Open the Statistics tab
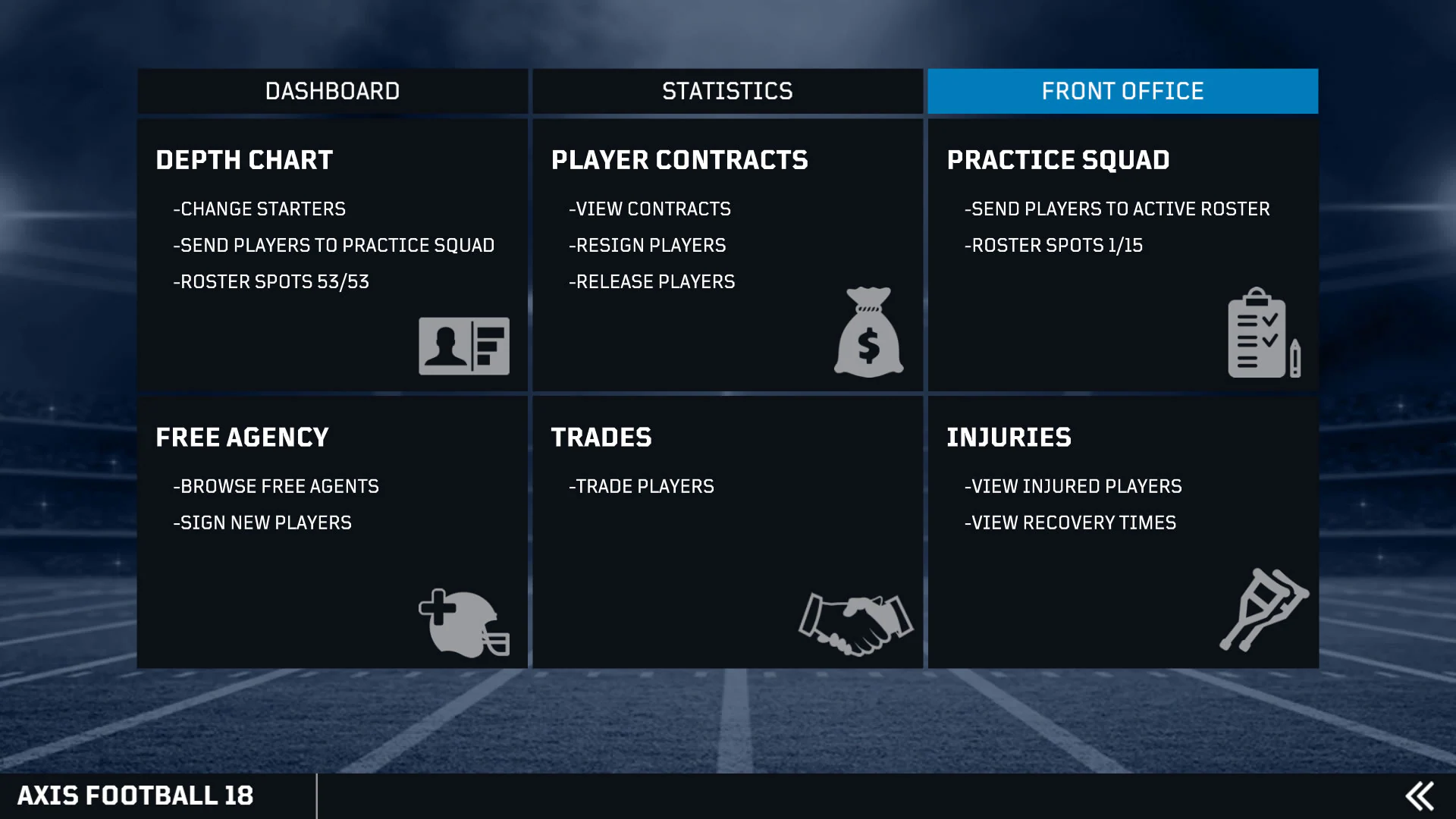Image resolution: width=1456 pixels, height=819 pixels. pyautogui.click(x=727, y=91)
